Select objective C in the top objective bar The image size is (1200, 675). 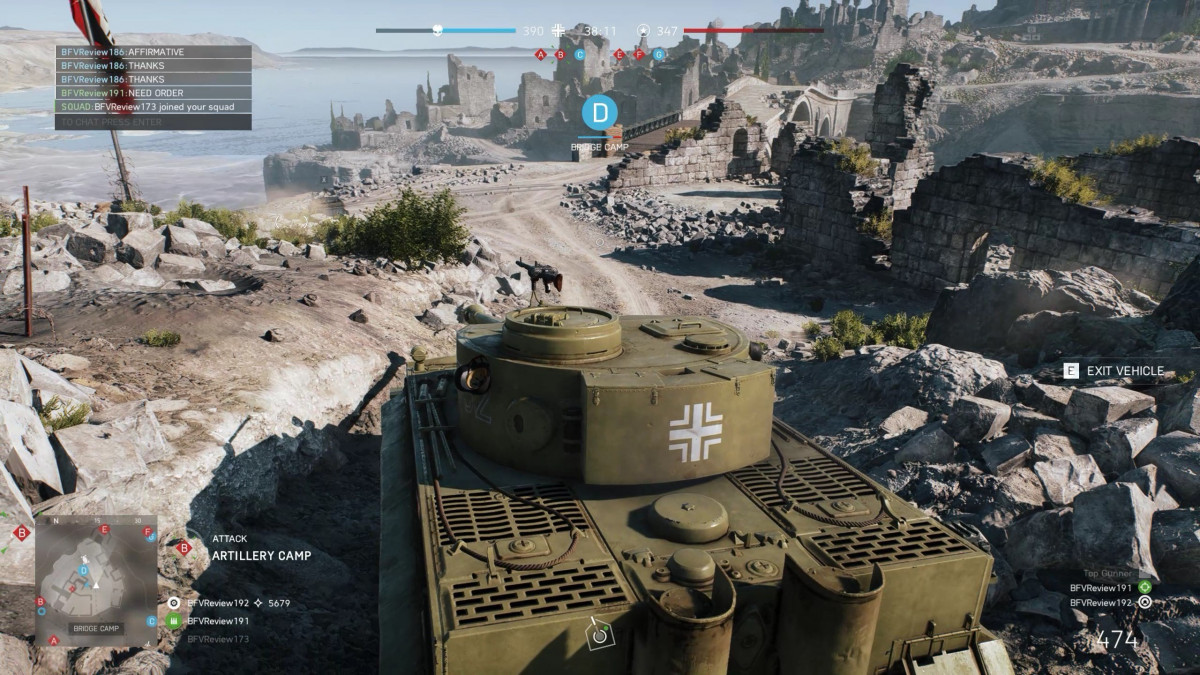tap(579, 55)
